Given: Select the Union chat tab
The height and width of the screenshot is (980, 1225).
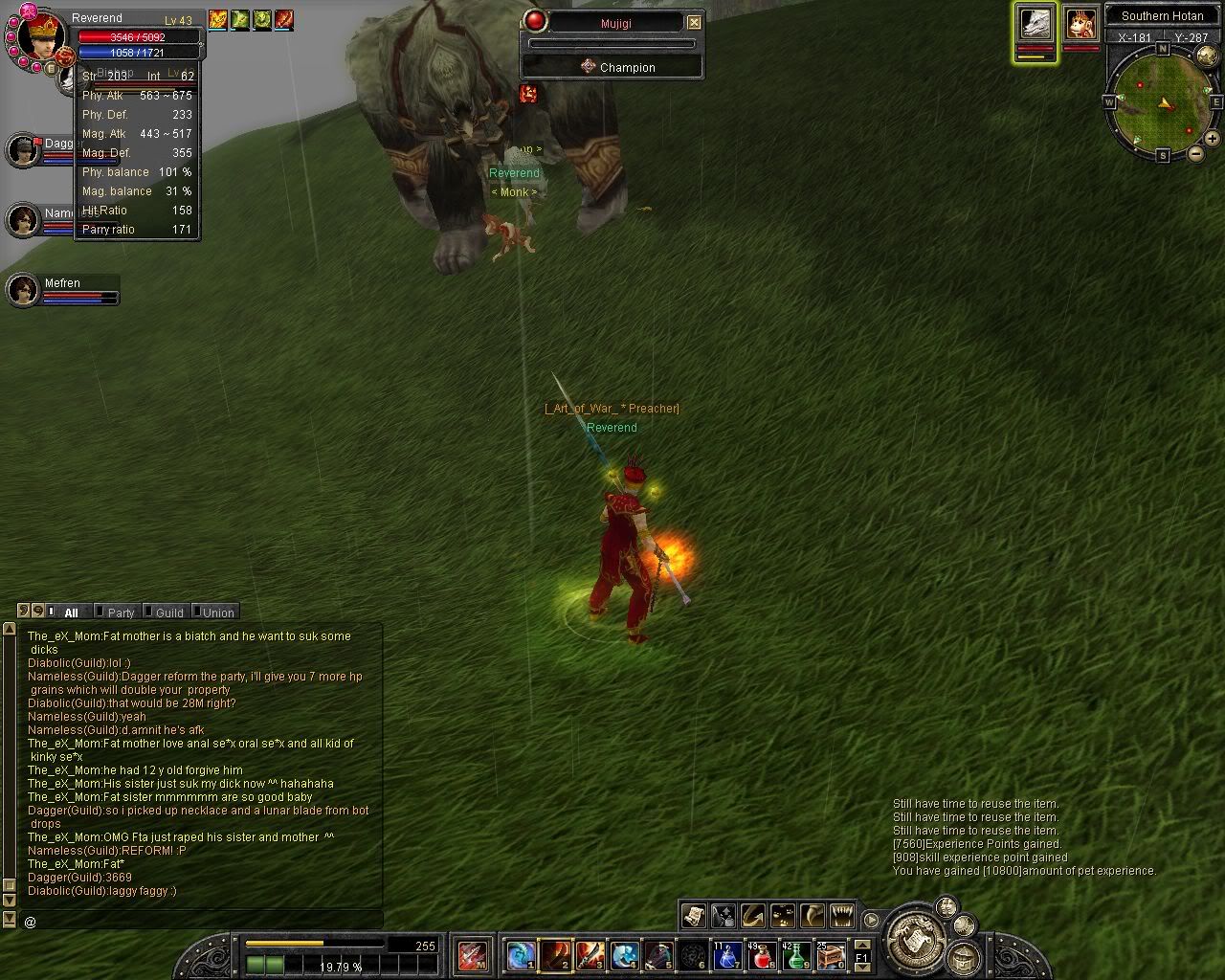Looking at the screenshot, I should coord(218,612).
